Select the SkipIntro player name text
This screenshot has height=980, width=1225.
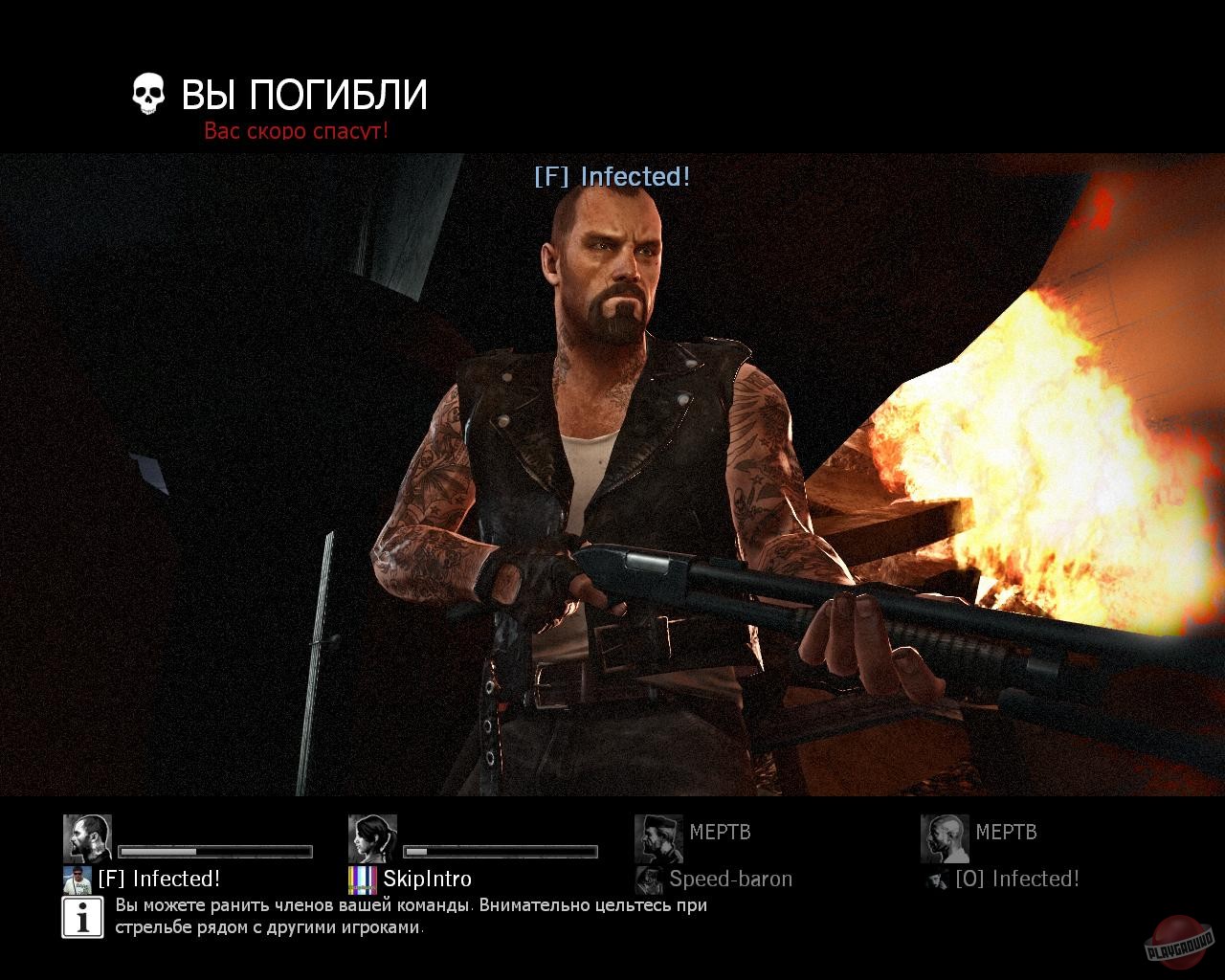[429, 879]
